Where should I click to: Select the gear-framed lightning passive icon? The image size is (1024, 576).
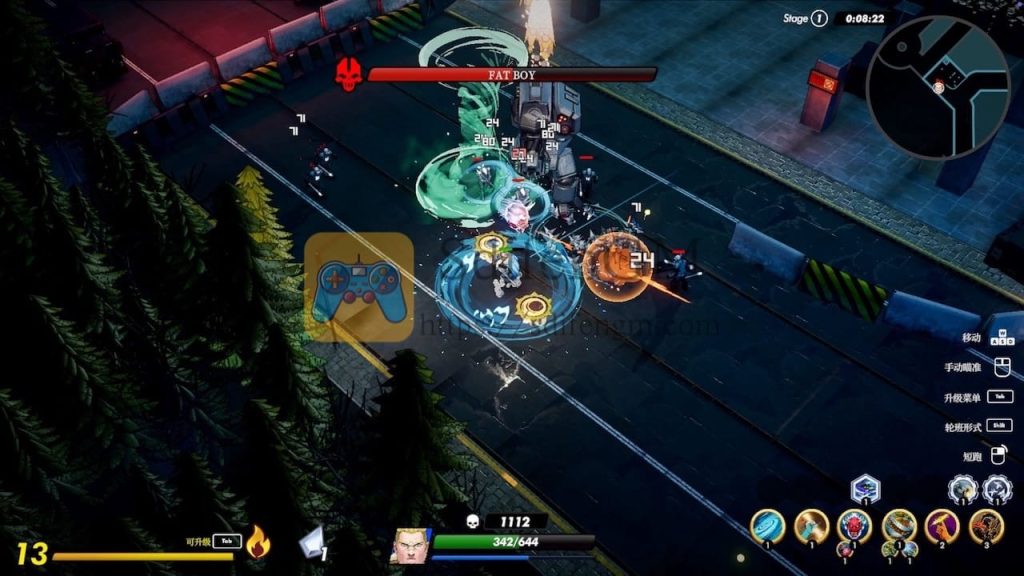(997, 489)
